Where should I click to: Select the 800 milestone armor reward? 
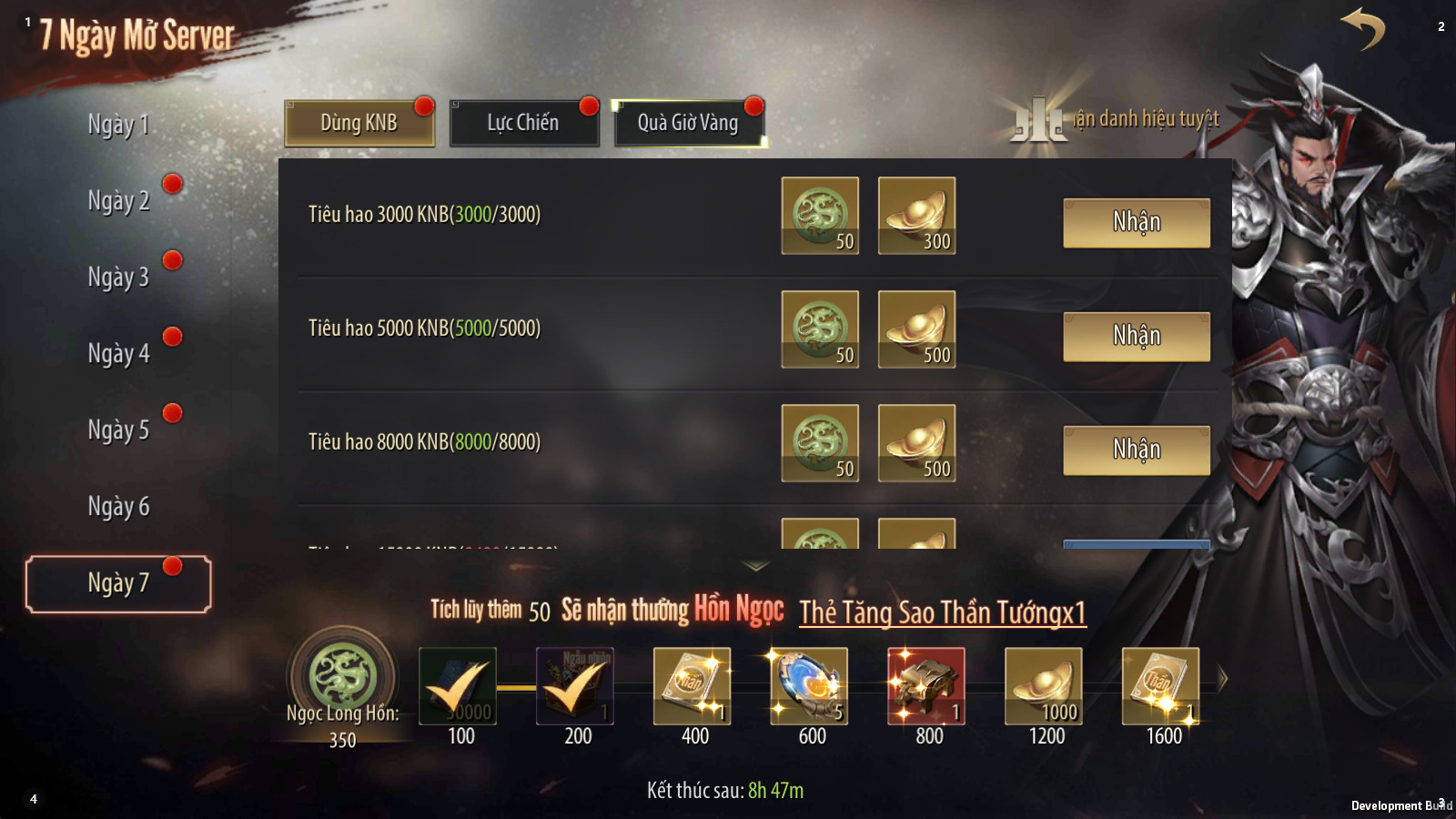926,686
